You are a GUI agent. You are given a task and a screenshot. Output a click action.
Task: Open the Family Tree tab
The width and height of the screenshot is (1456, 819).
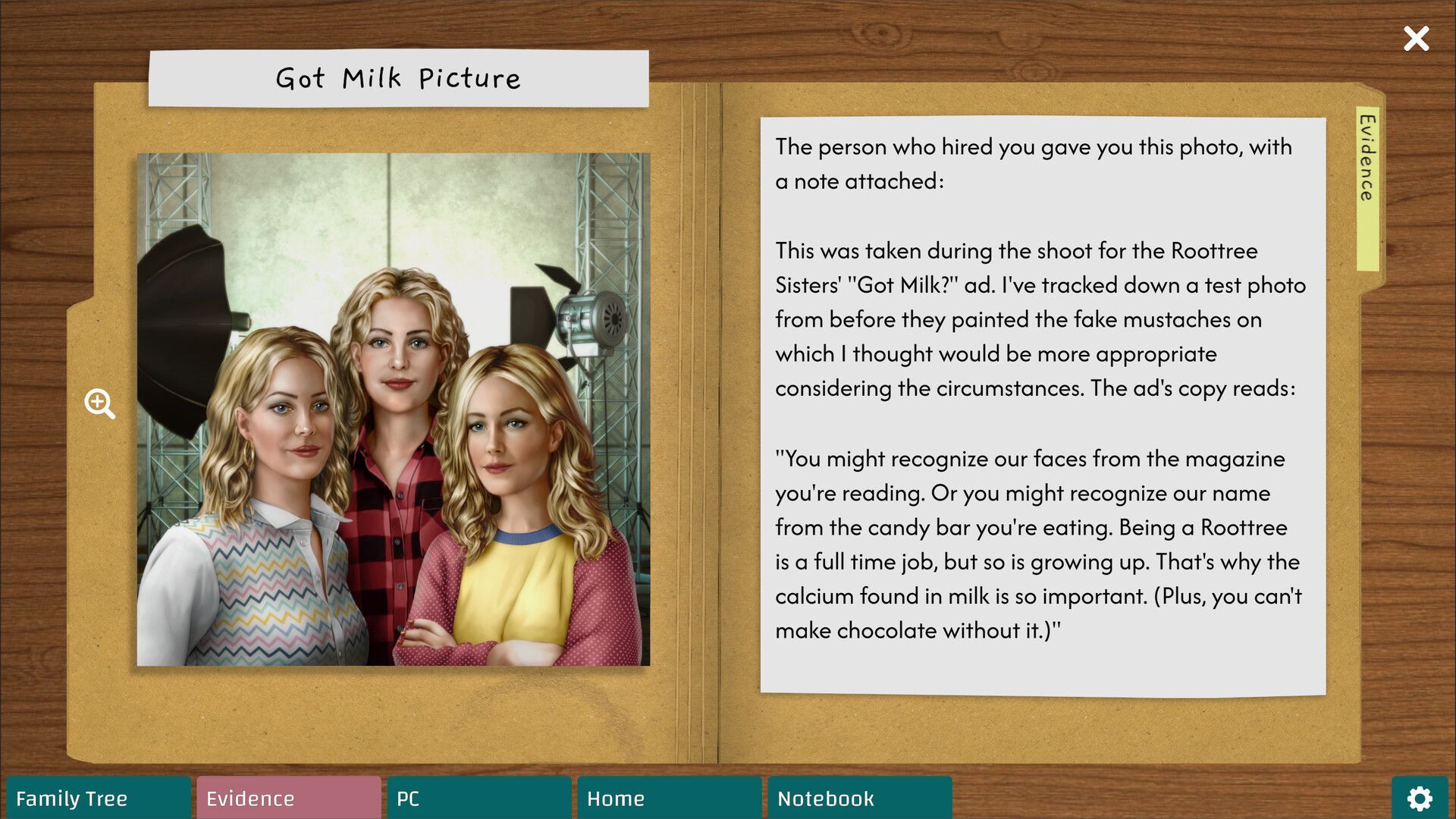tap(98, 798)
